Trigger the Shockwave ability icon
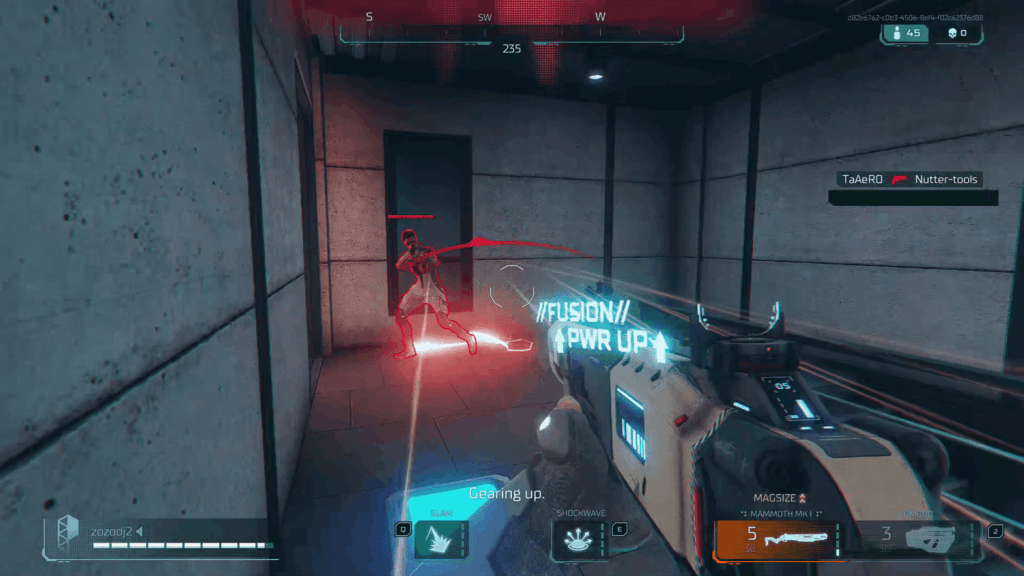Image resolution: width=1024 pixels, height=576 pixels. pyautogui.click(x=576, y=541)
